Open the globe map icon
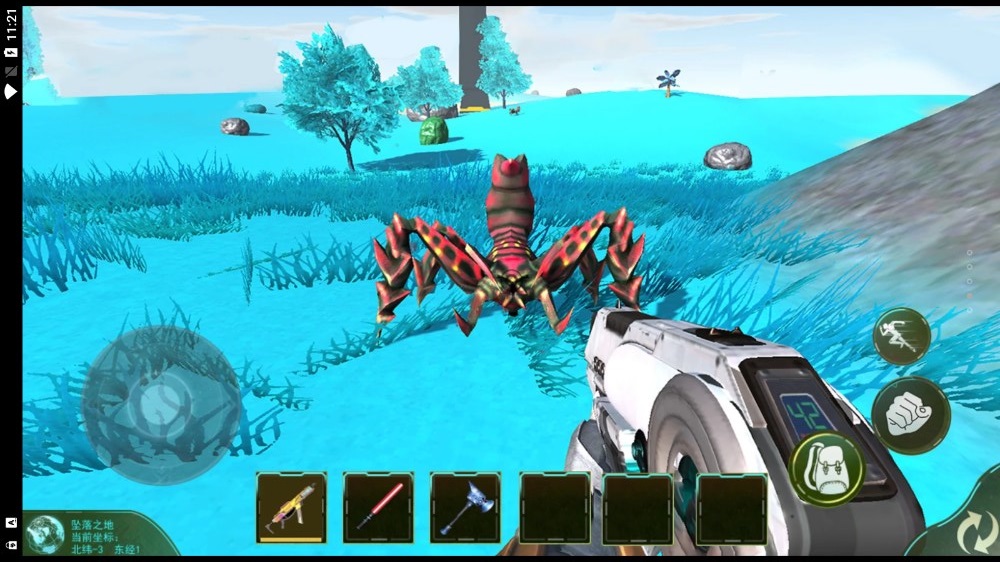 click(45, 534)
